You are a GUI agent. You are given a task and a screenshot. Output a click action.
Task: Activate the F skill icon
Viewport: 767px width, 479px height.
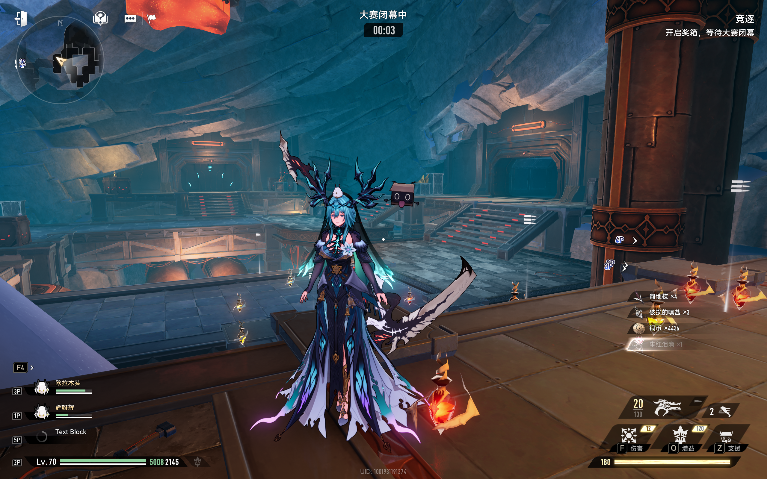[x=629, y=437]
